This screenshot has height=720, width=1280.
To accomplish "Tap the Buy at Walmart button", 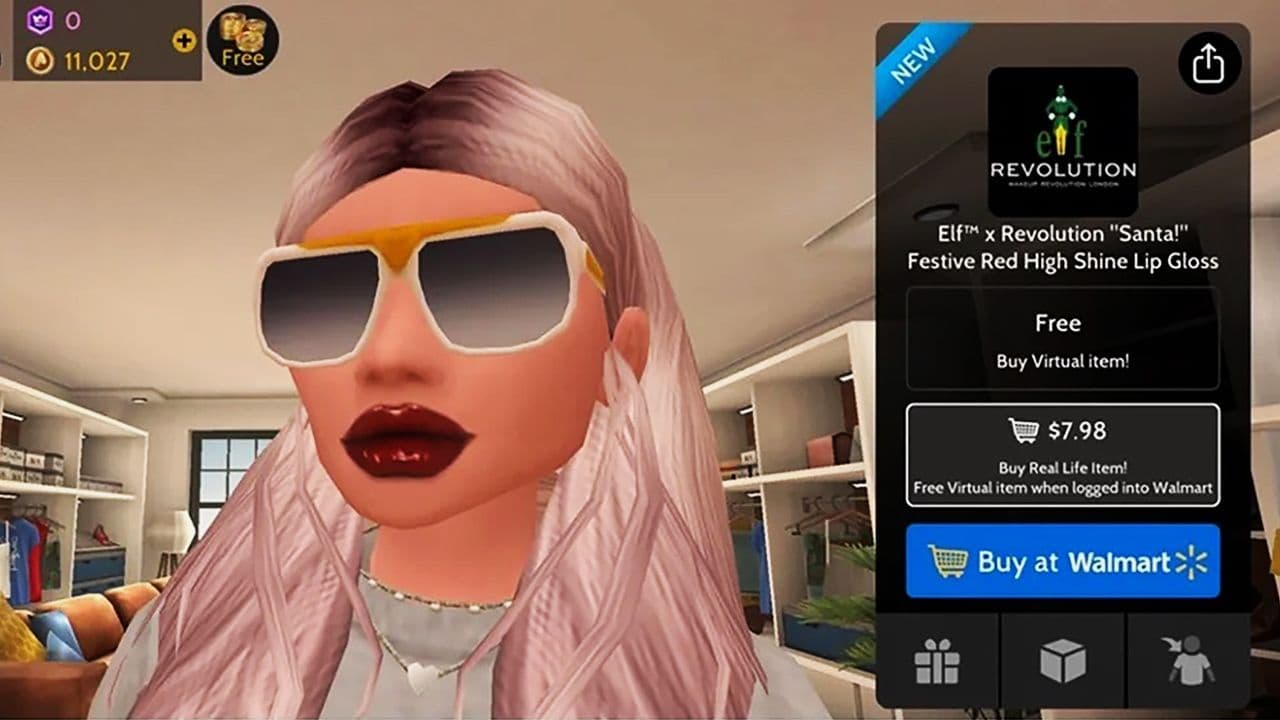I will pyautogui.click(x=1062, y=562).
